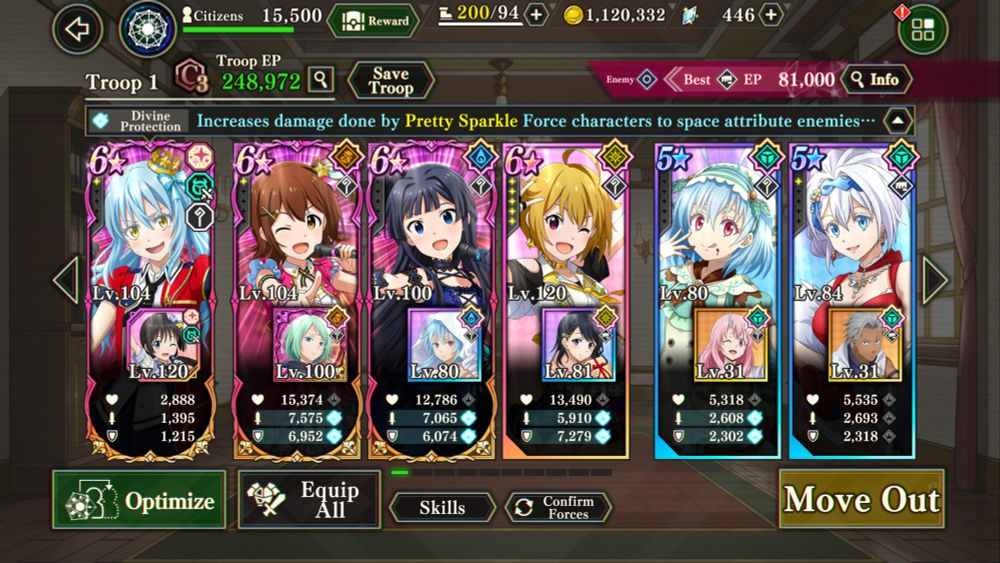Add stamina with the plus button
Screen dimensions: 1000x563
(537, 15)
